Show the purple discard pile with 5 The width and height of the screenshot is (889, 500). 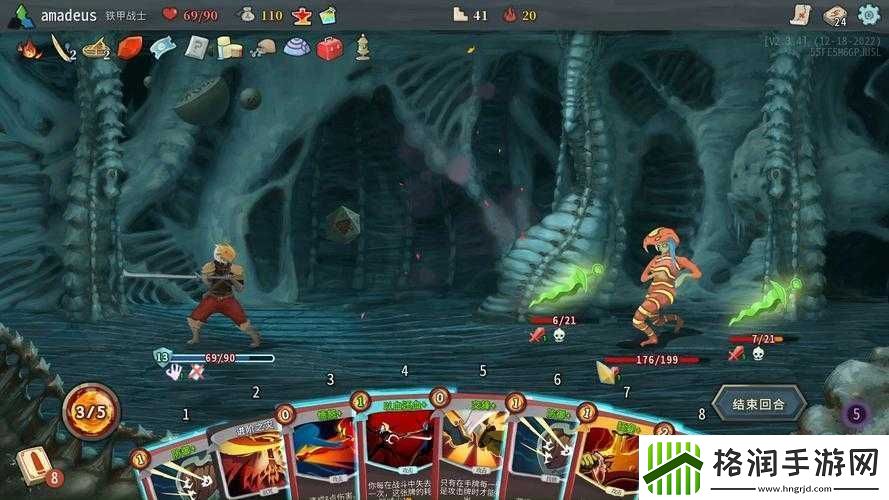pyautogui.click(x=855, y=412)
